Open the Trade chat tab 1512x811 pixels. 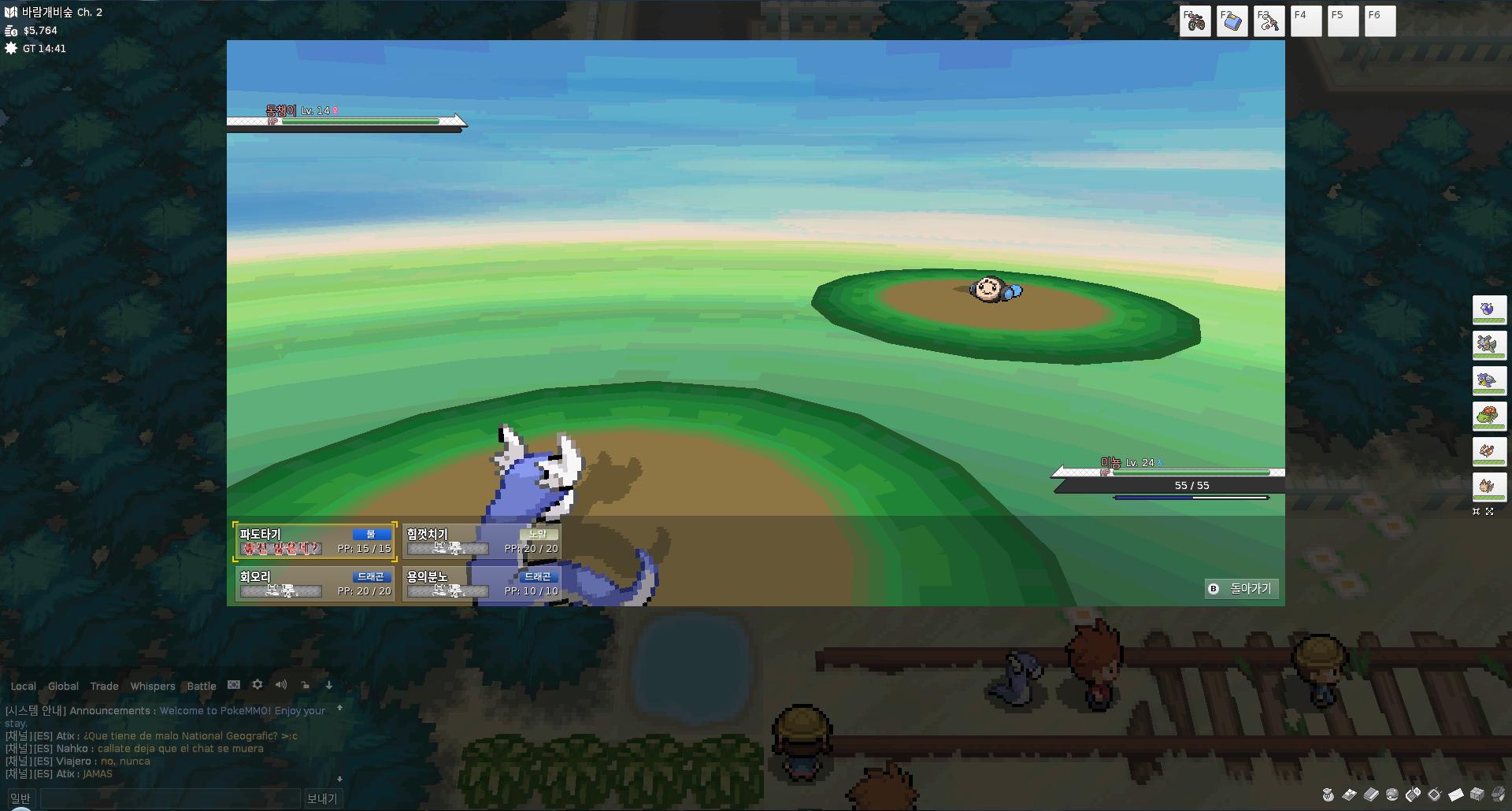104,687
